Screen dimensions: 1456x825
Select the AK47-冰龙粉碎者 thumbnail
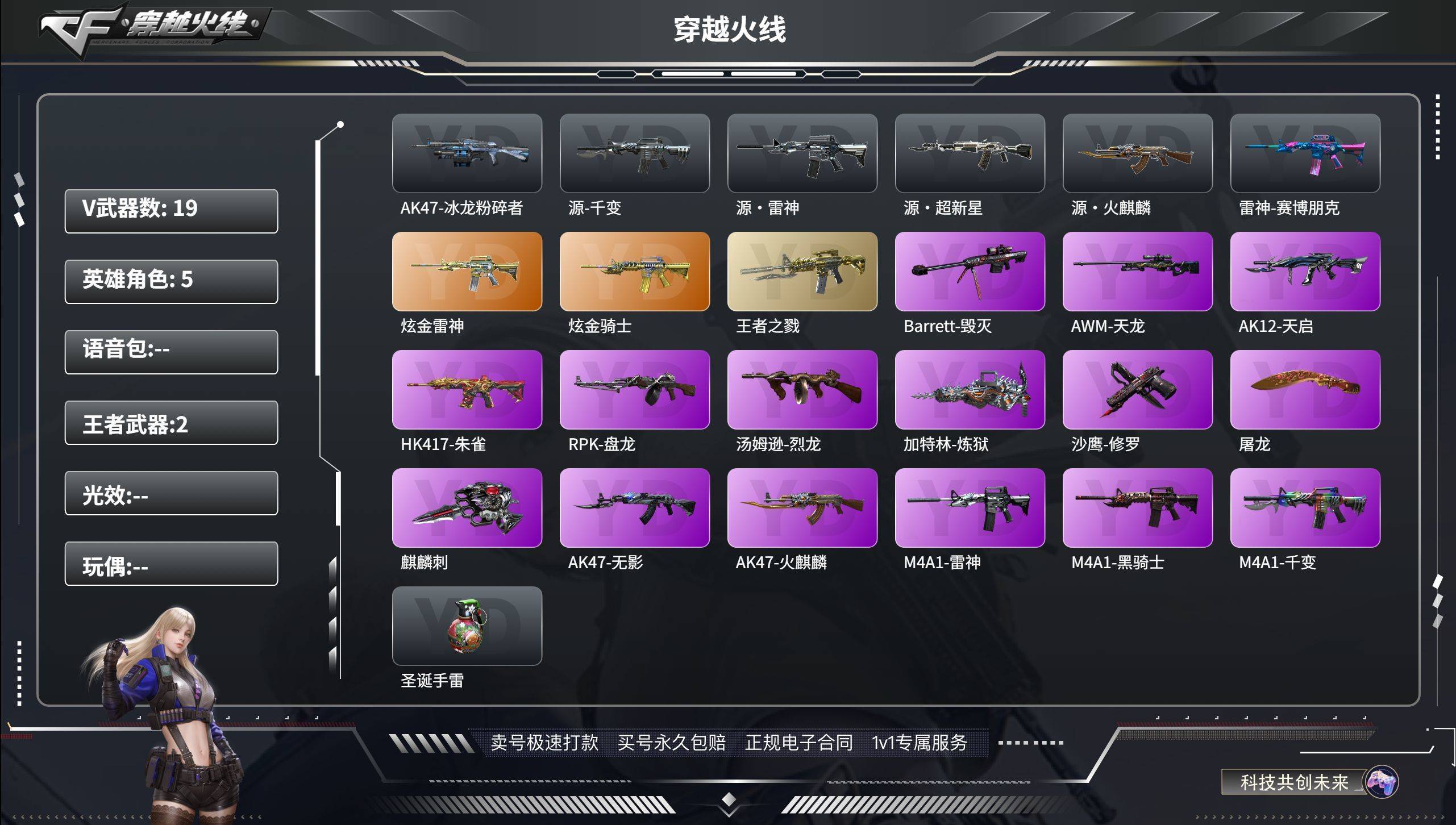click(467, 153)
